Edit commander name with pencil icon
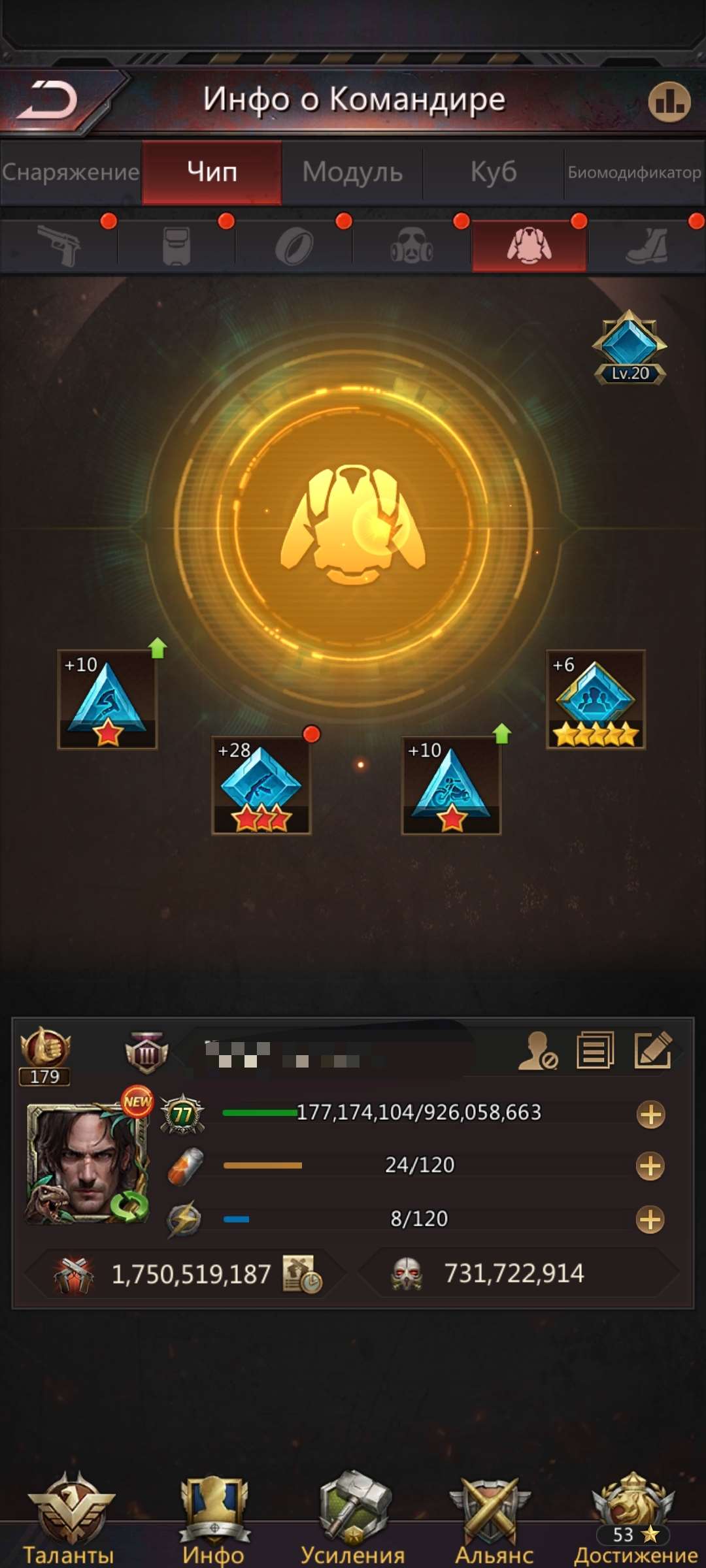The width and height of the screenshot is (706, 1568). 652,1050
